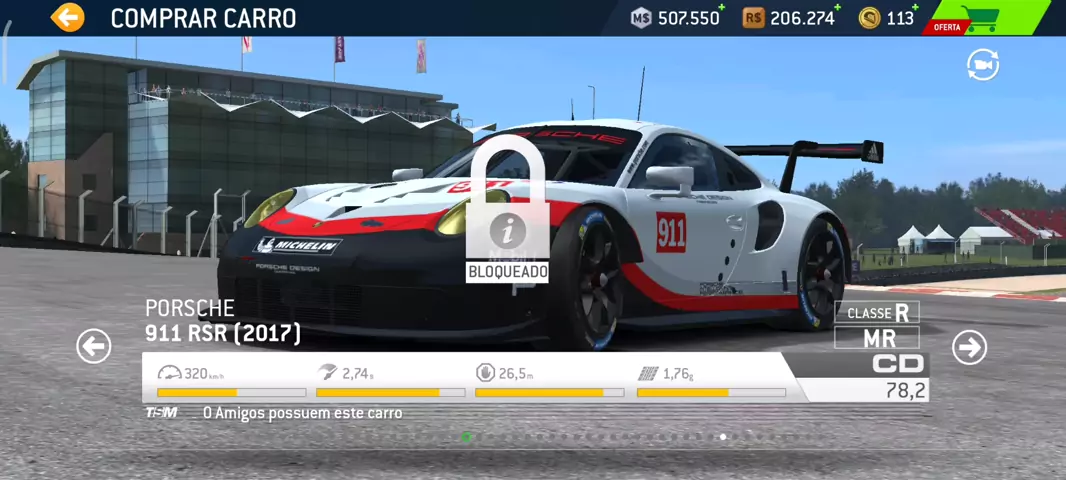Viewport: 1066px width, 480px height.
Task: Show the next car with right arrow
Action: coord(968,347)
